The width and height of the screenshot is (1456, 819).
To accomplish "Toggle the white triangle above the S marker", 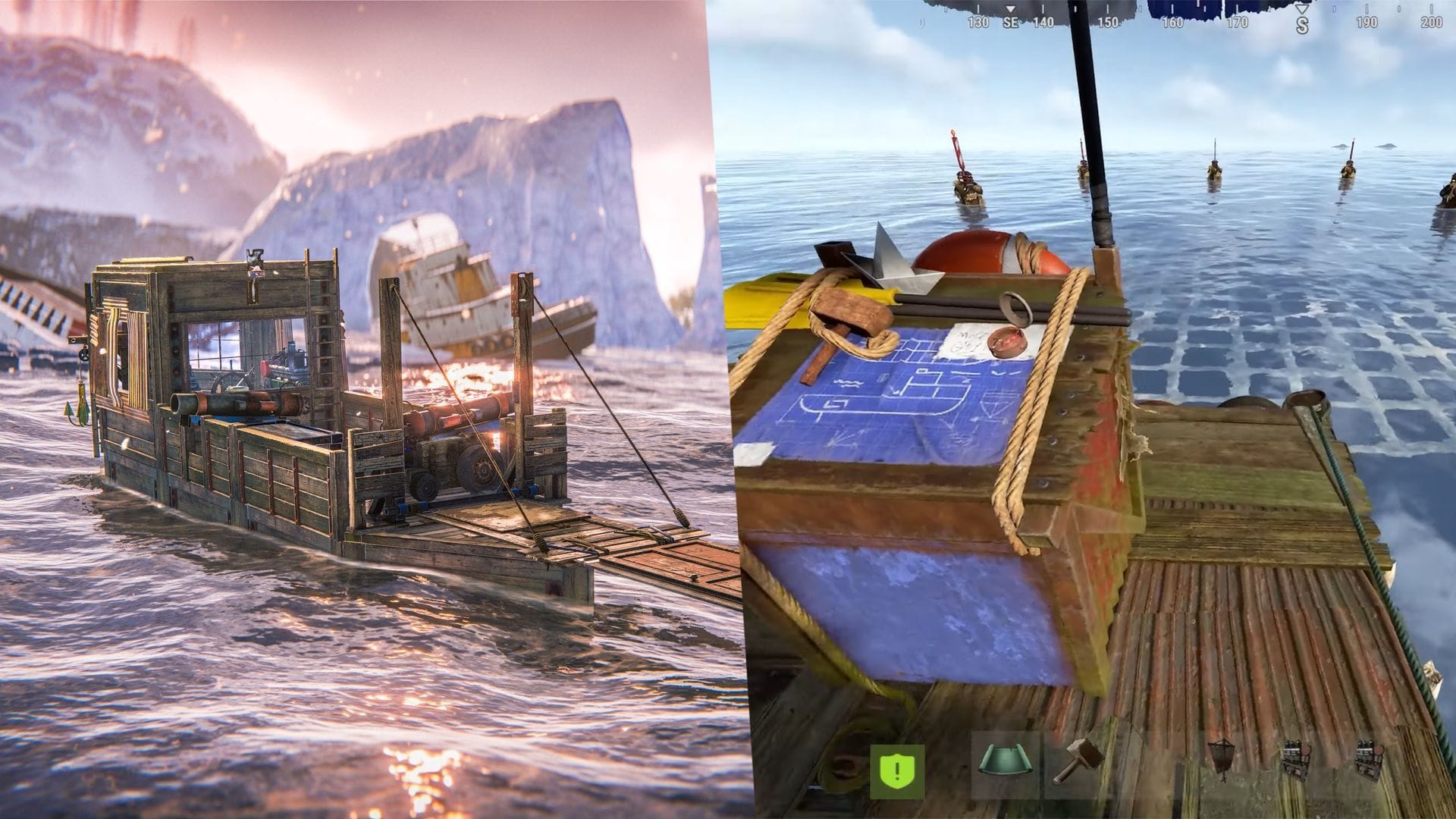I will pos(1301,8).
